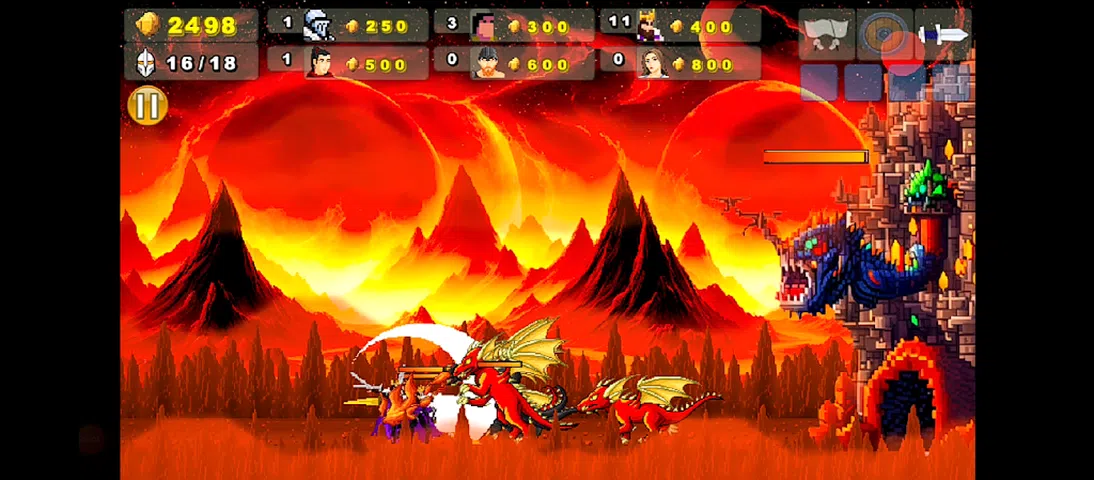
Task: Choose the round shield defend command
Action: click(x=883, y=35)
